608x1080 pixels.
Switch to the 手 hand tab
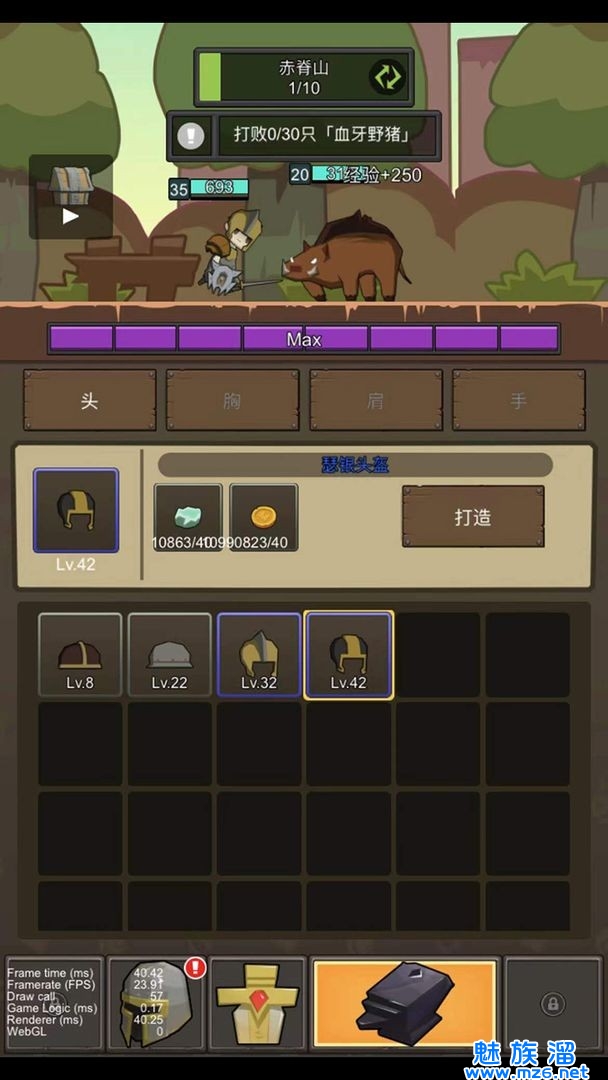pyautogui.click(x=519, y=401)
